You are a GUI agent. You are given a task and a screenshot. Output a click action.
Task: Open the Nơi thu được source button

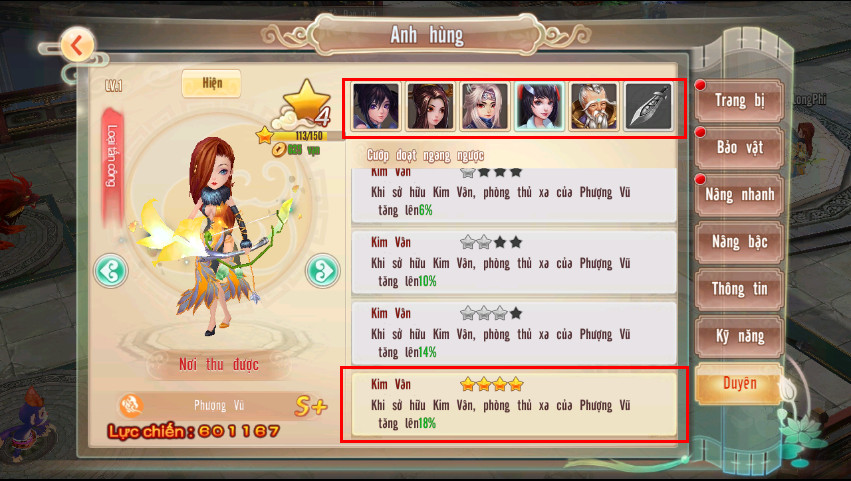coord(218,365)
